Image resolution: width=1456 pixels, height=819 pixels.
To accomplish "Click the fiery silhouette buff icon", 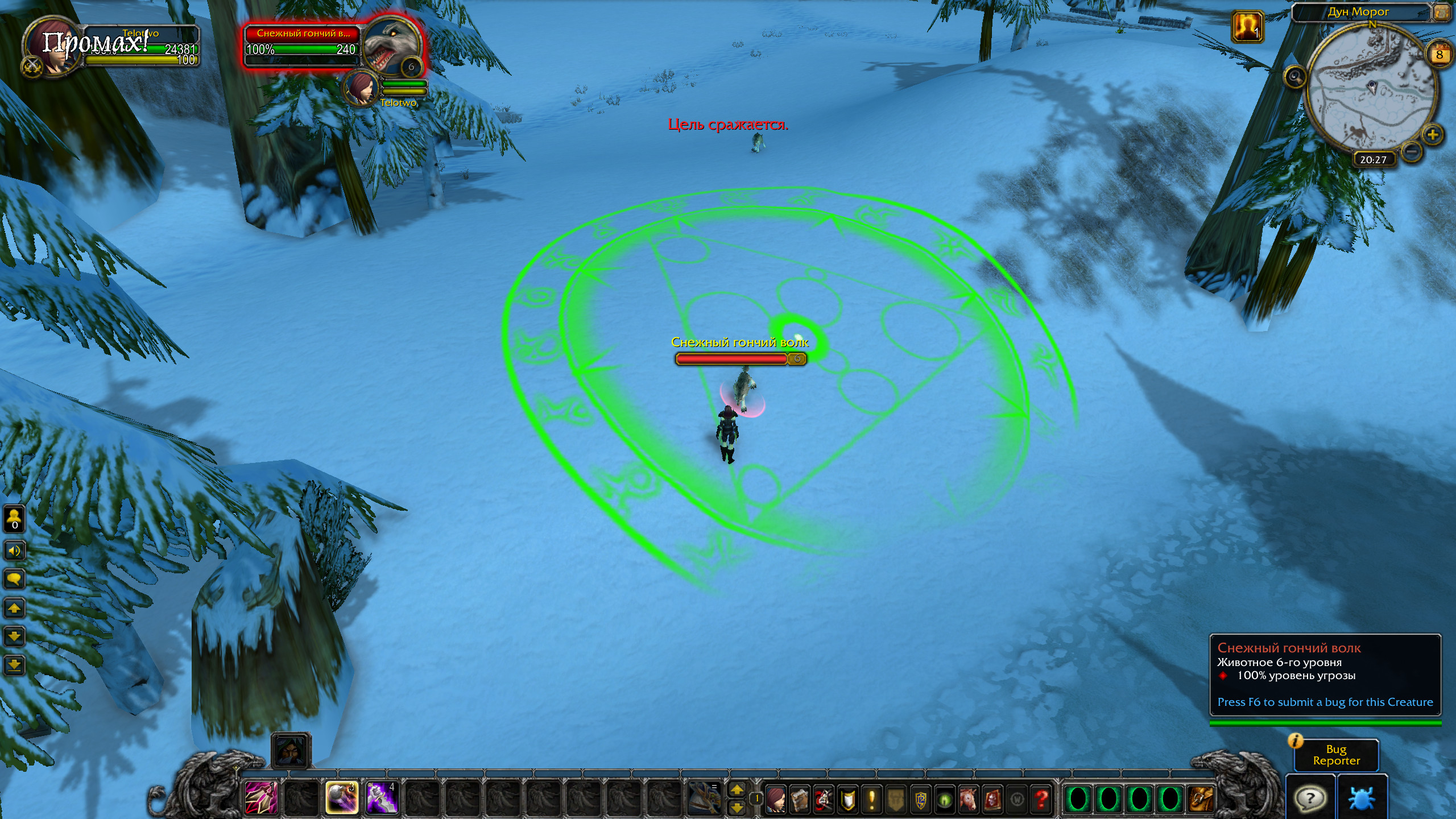I will point(1248,26).
